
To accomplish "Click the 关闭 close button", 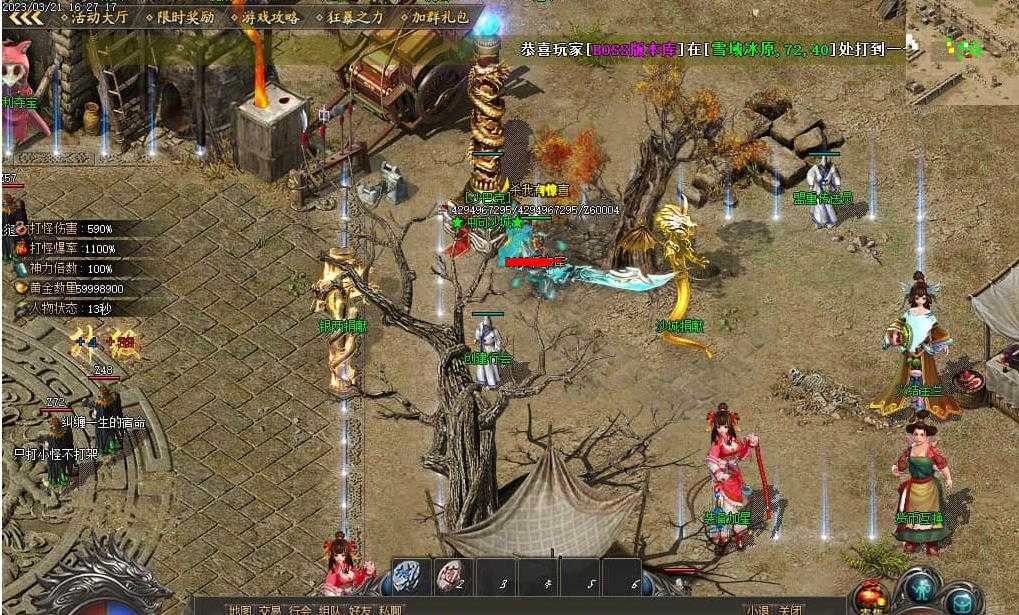I will pyautogui.click(x=789, y=608).
